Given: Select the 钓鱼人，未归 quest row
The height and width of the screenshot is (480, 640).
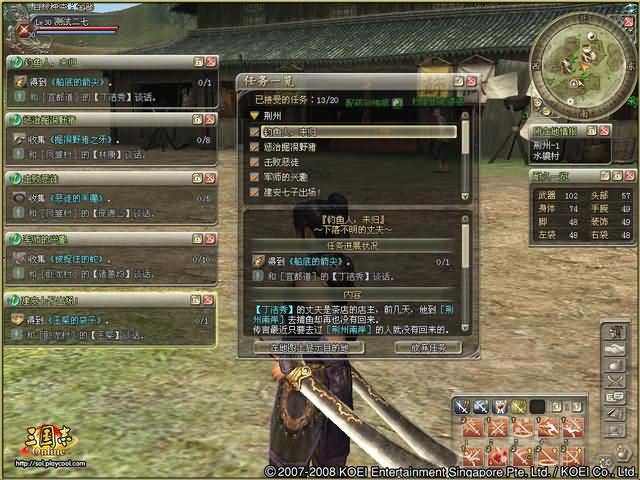Looking at the screenshot, I should click(359, 131).
